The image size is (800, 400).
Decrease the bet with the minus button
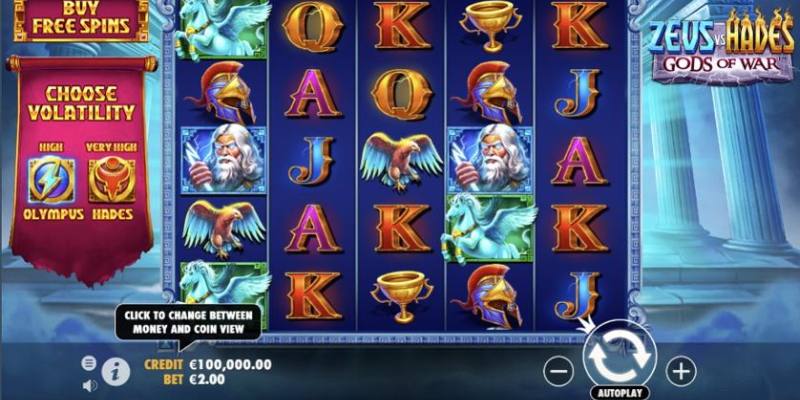[x=559, y=371]
